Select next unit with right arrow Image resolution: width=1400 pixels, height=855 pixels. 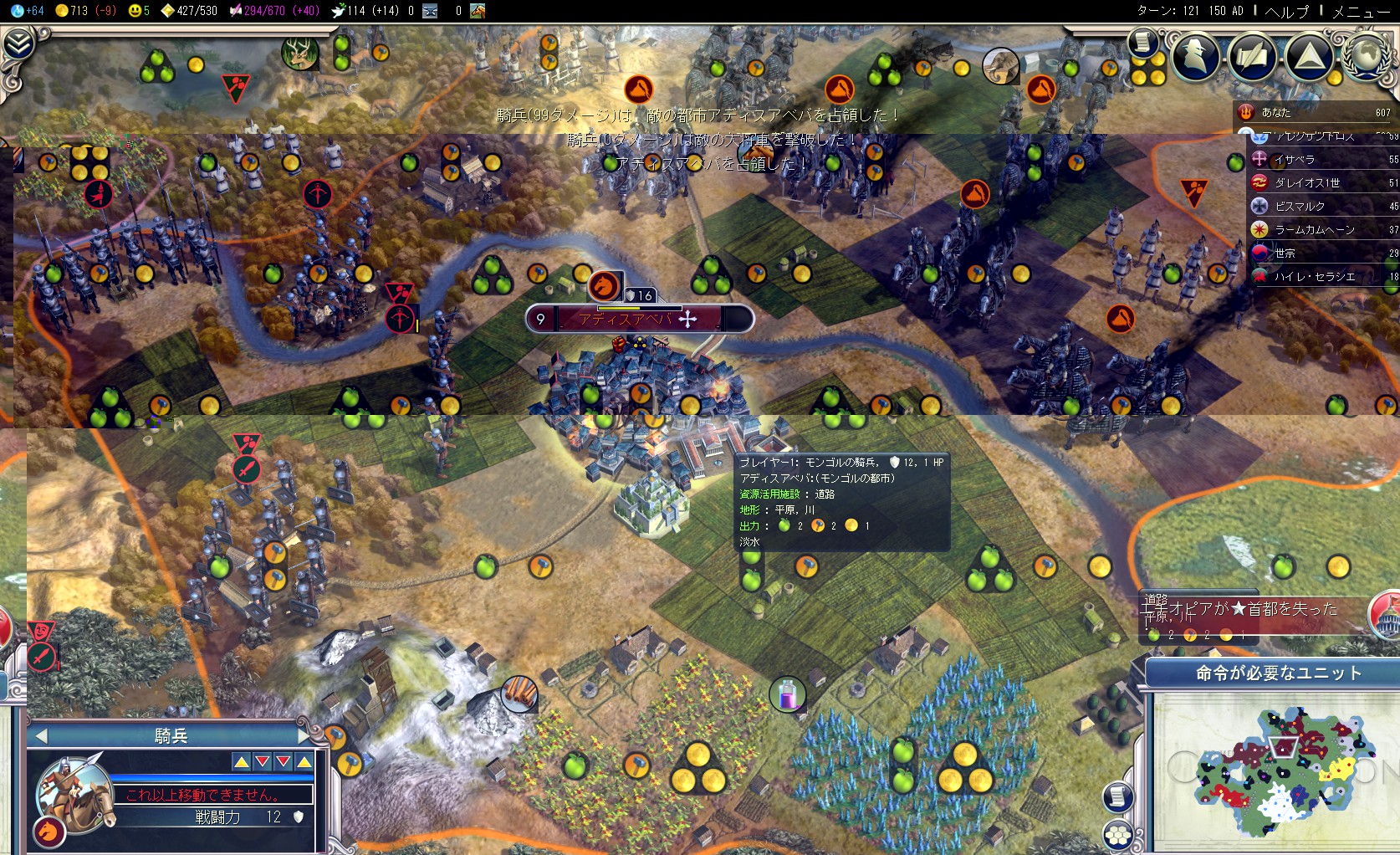[304, 736]
